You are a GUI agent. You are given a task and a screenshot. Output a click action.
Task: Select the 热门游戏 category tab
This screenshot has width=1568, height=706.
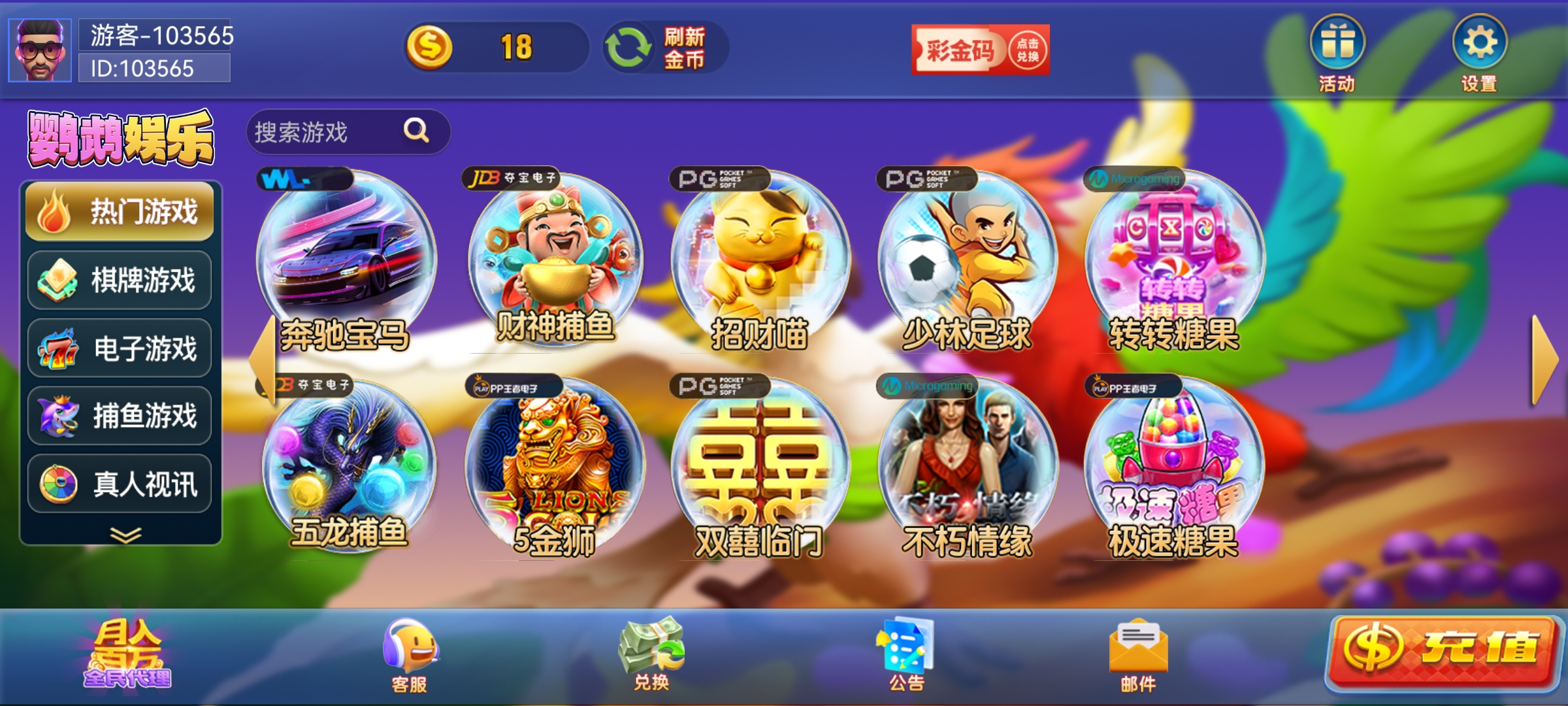tap(120, 213)
